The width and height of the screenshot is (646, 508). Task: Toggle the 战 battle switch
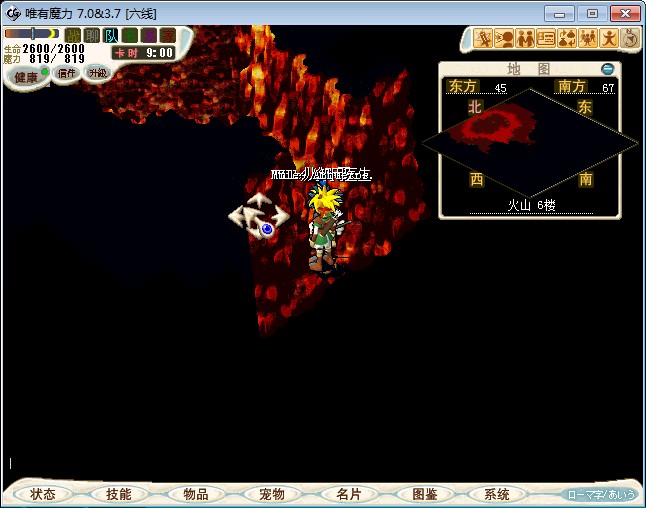(73, 35)
